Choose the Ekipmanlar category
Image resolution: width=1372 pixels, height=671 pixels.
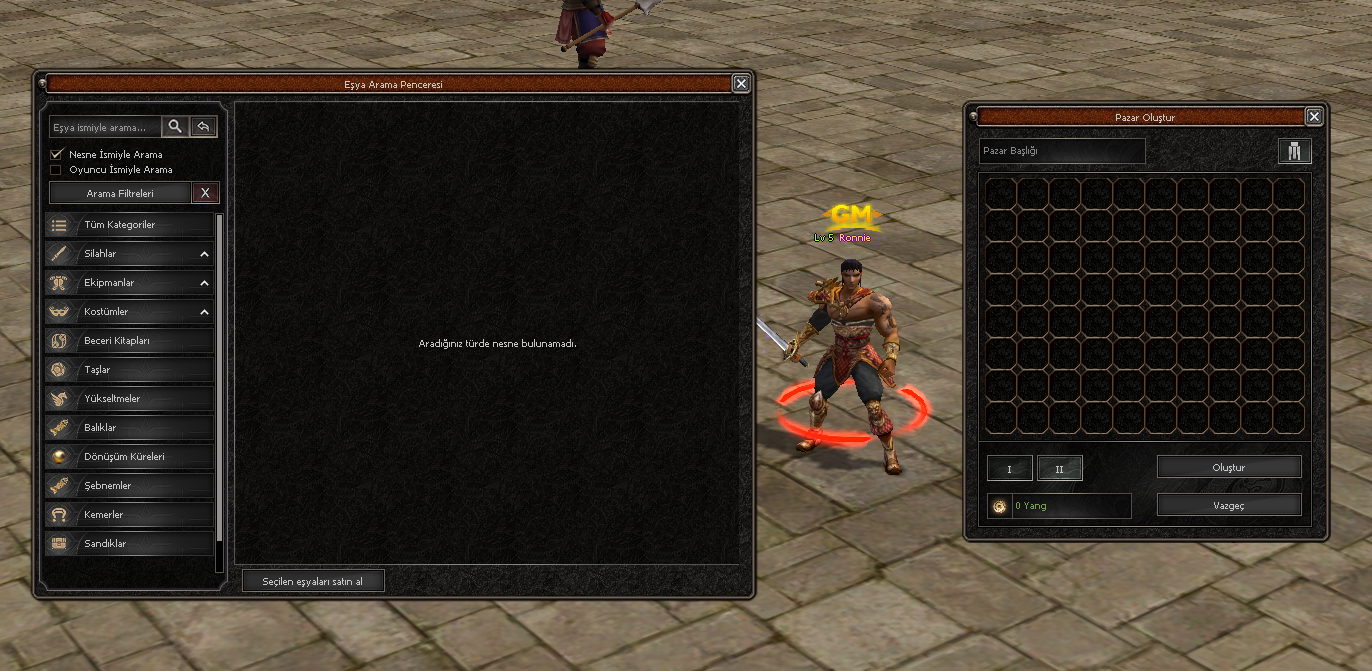tap(130, 283)
